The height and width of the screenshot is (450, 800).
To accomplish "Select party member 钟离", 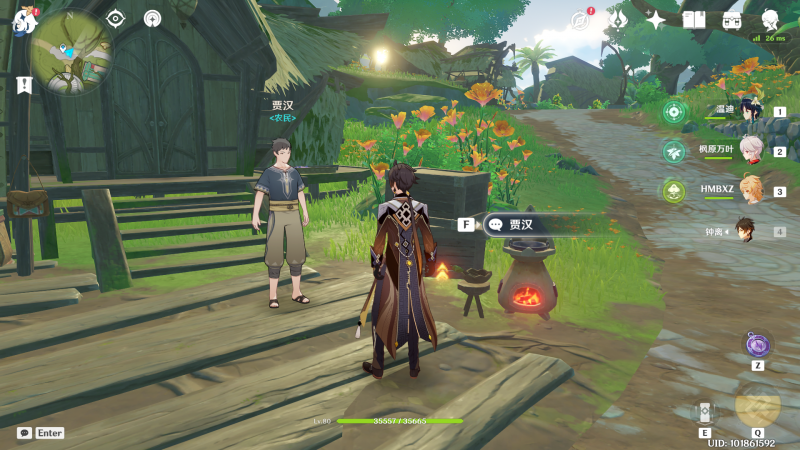I will 746,230.
